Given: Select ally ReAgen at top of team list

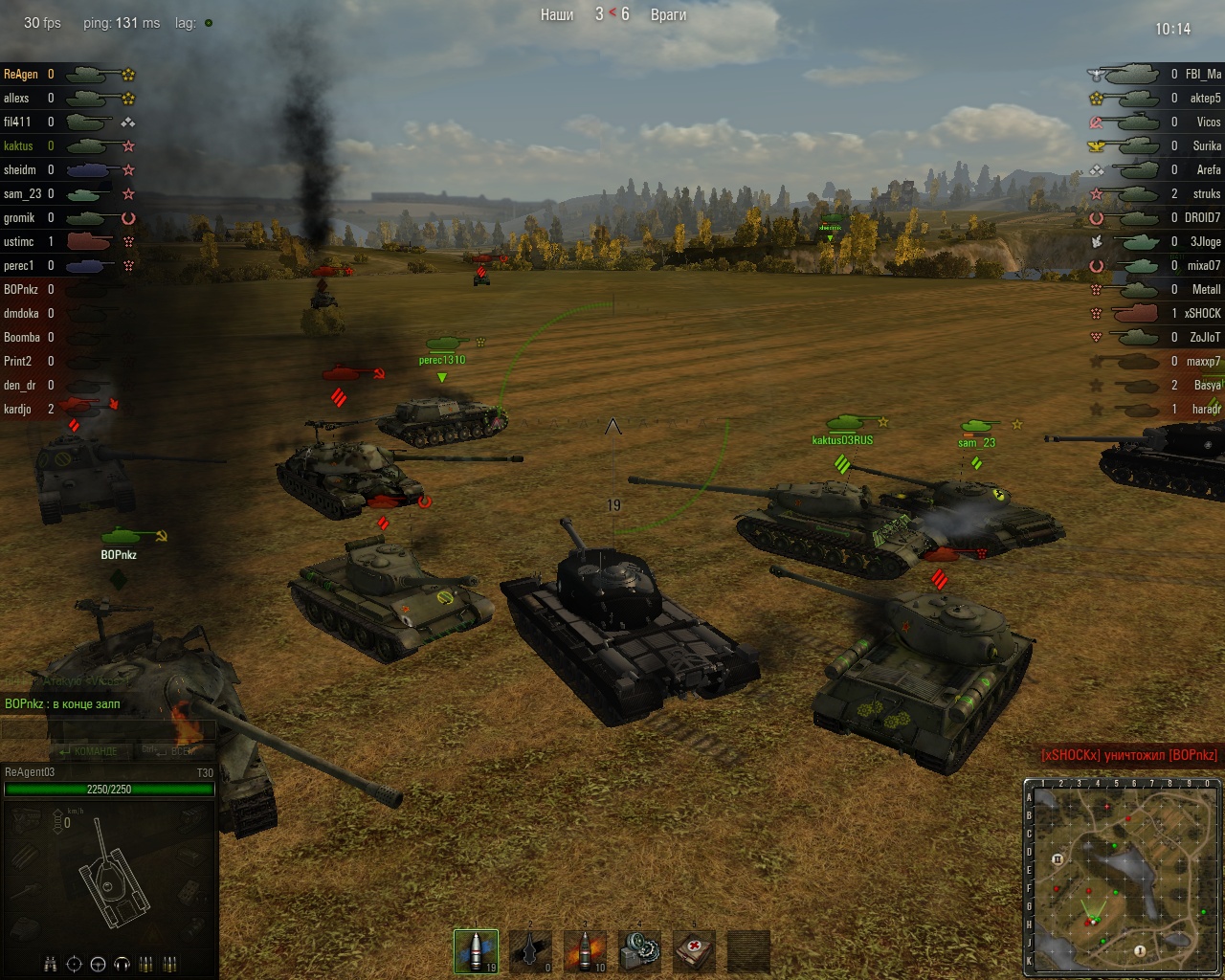Looking at the screenshot, I should click(21, 75).
